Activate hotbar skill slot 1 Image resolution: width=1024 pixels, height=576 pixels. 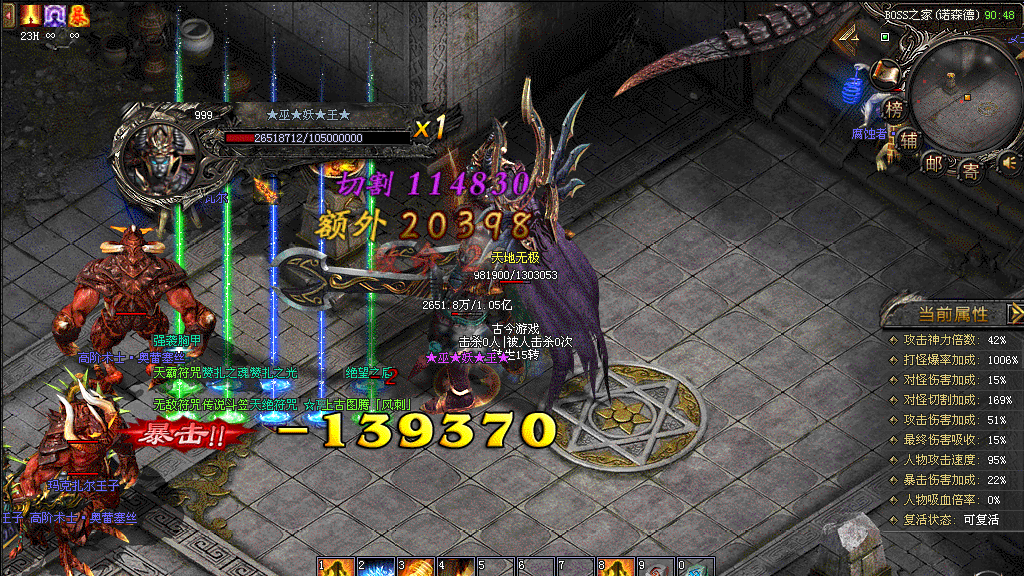pos(336,567)
